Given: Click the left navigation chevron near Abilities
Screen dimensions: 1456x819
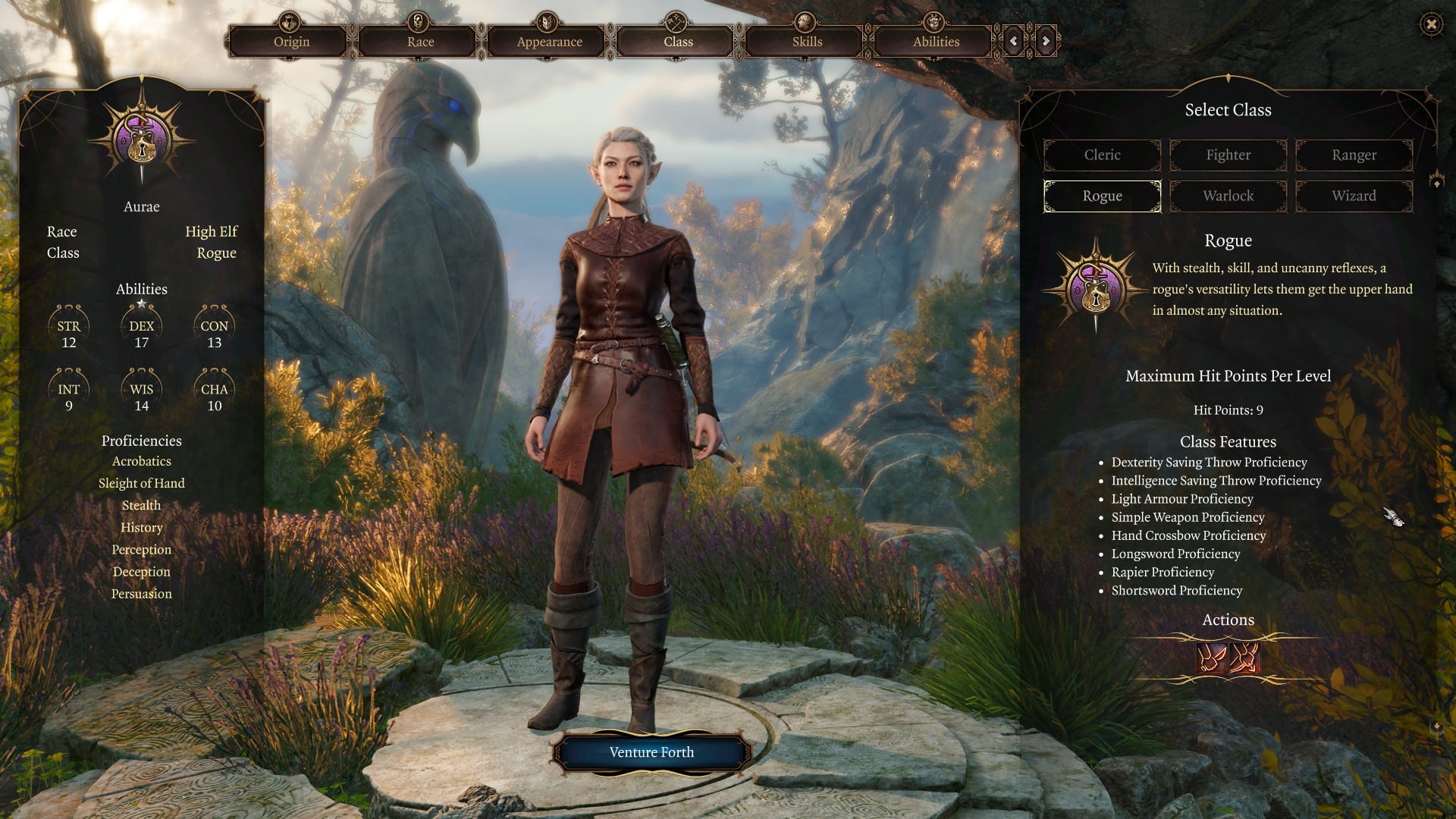Looking at the screenshot, I should point(1012,42).
